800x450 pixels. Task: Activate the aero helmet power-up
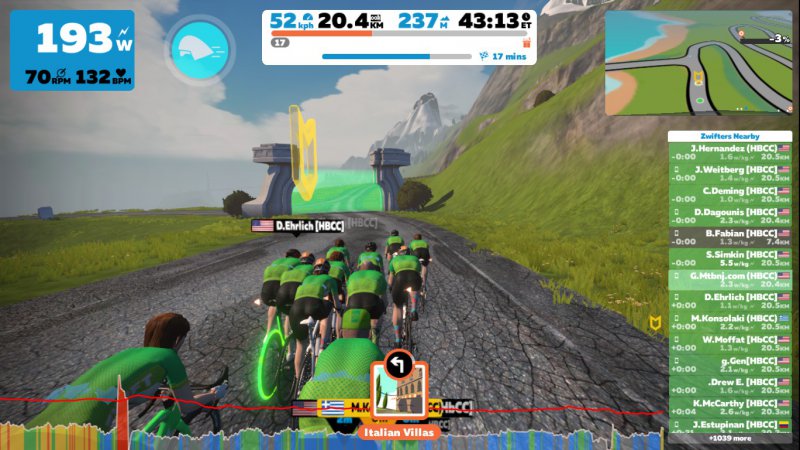click(x=201, y=47)
